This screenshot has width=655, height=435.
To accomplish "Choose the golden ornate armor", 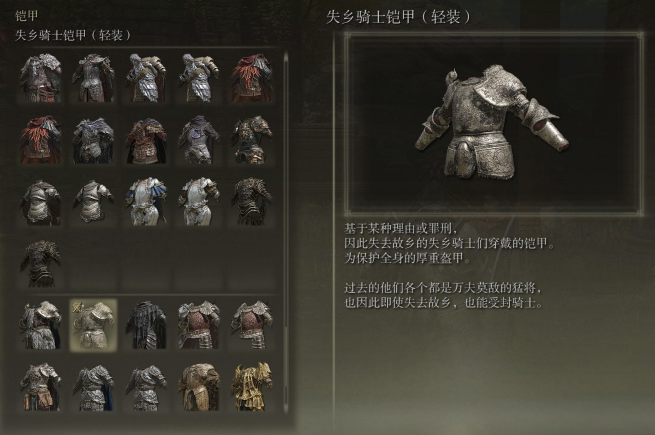I will (x=251, y=387).
